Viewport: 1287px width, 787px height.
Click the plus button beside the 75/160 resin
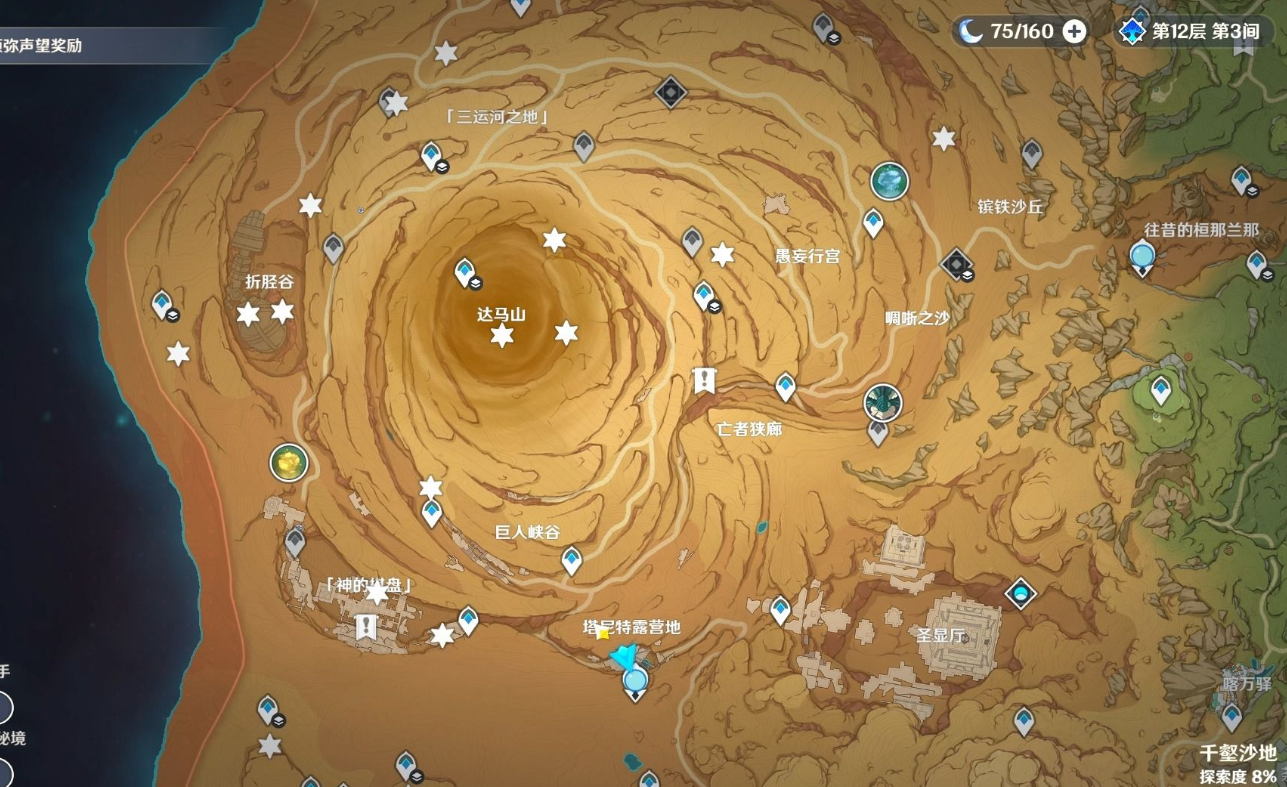point(1074,31)
